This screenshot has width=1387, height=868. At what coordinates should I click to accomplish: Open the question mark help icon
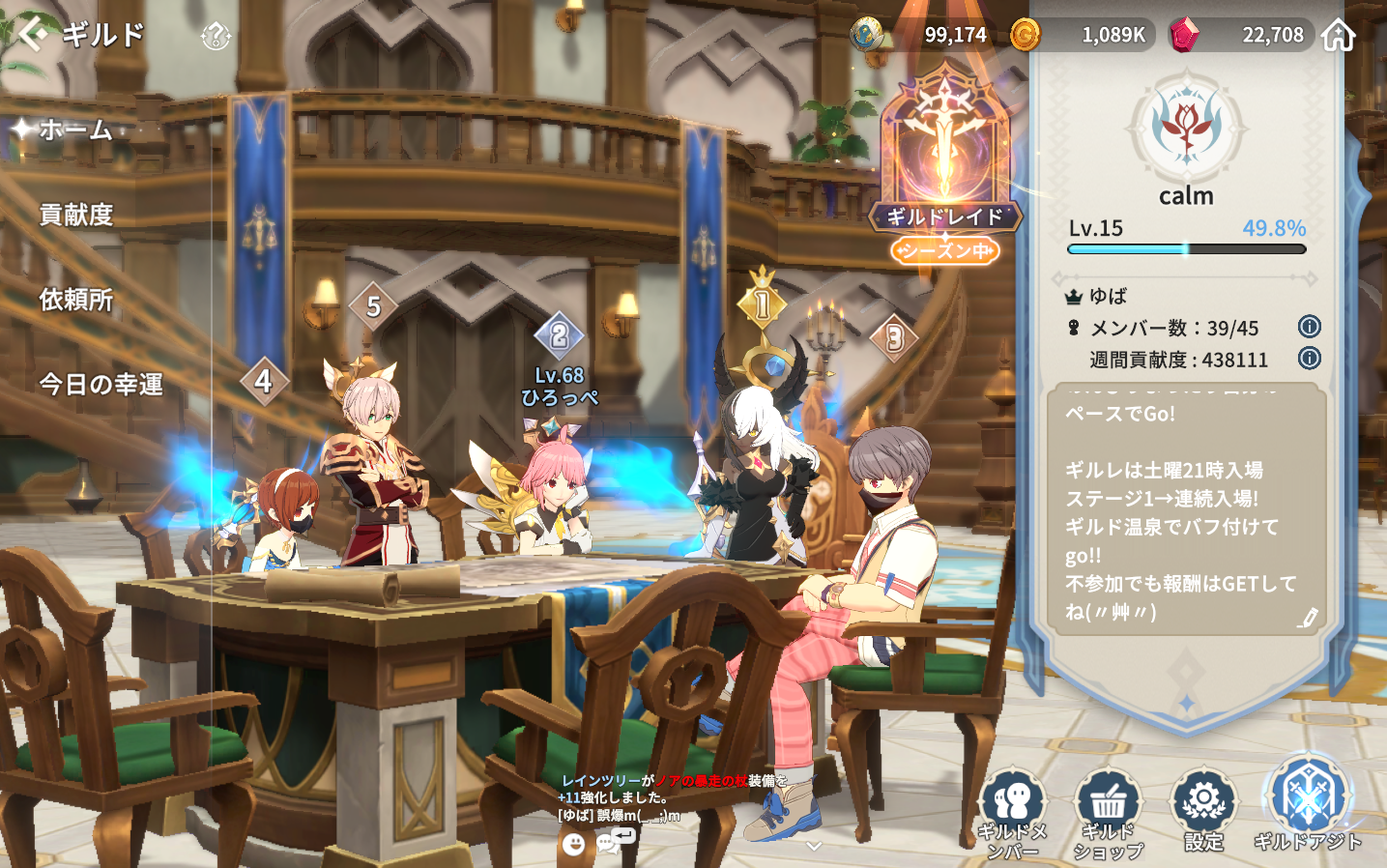[215, 37]
